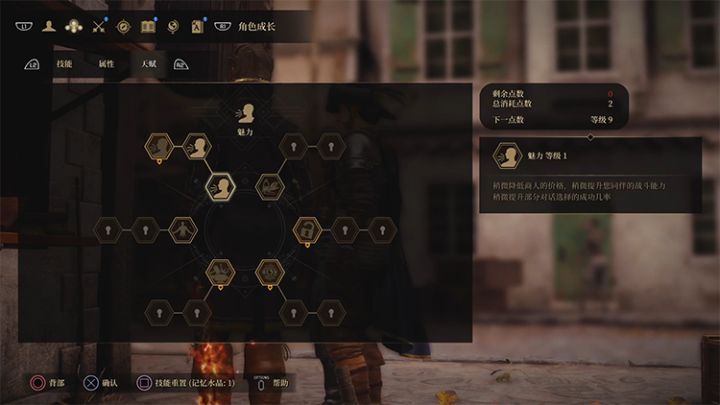Open the crossed swords menu icon
The width and height of the screenshot is (720, 405).
tap(98, 26)
